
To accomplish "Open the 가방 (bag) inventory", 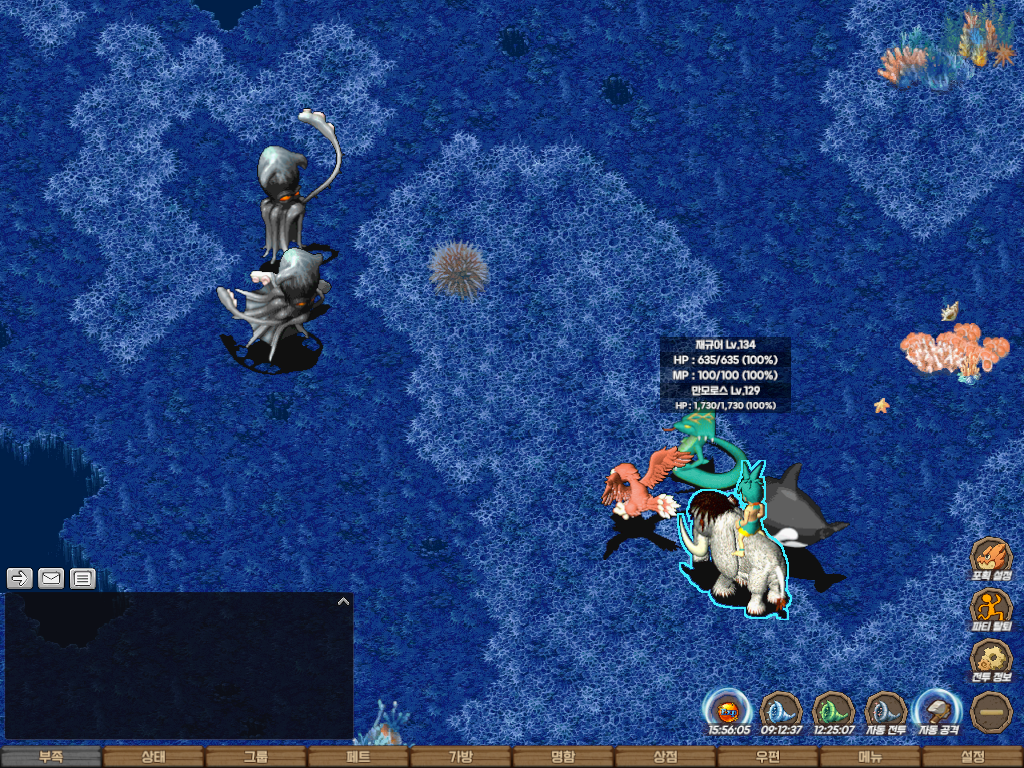I will (x=460, y=757).
